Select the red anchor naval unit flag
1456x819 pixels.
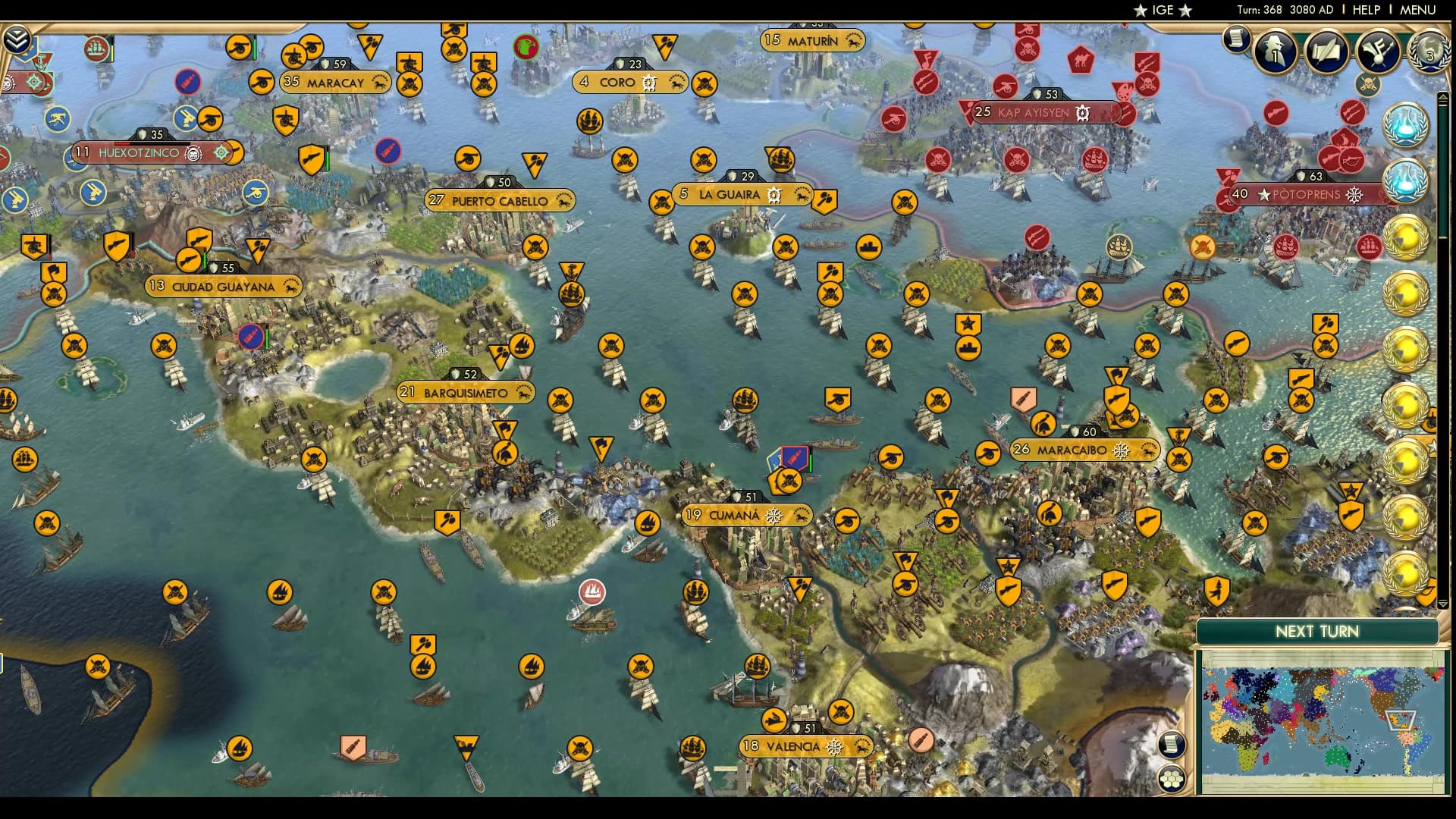click(41, 61)
